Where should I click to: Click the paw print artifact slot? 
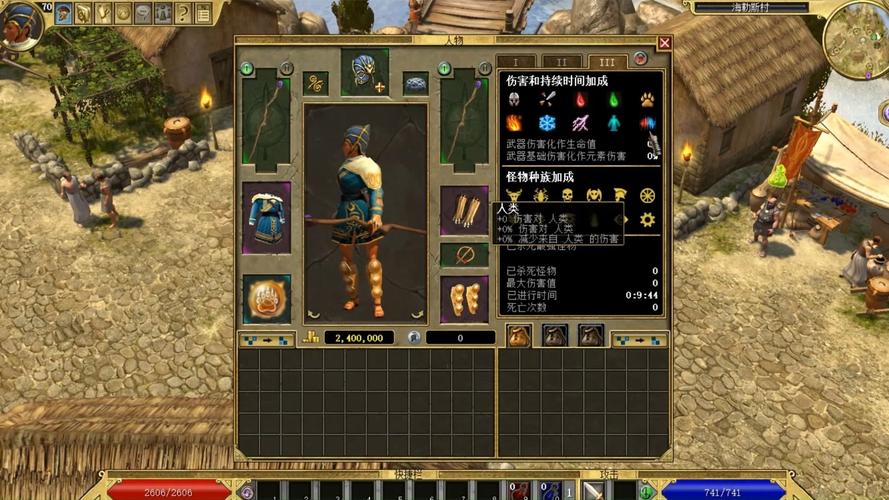266,298
